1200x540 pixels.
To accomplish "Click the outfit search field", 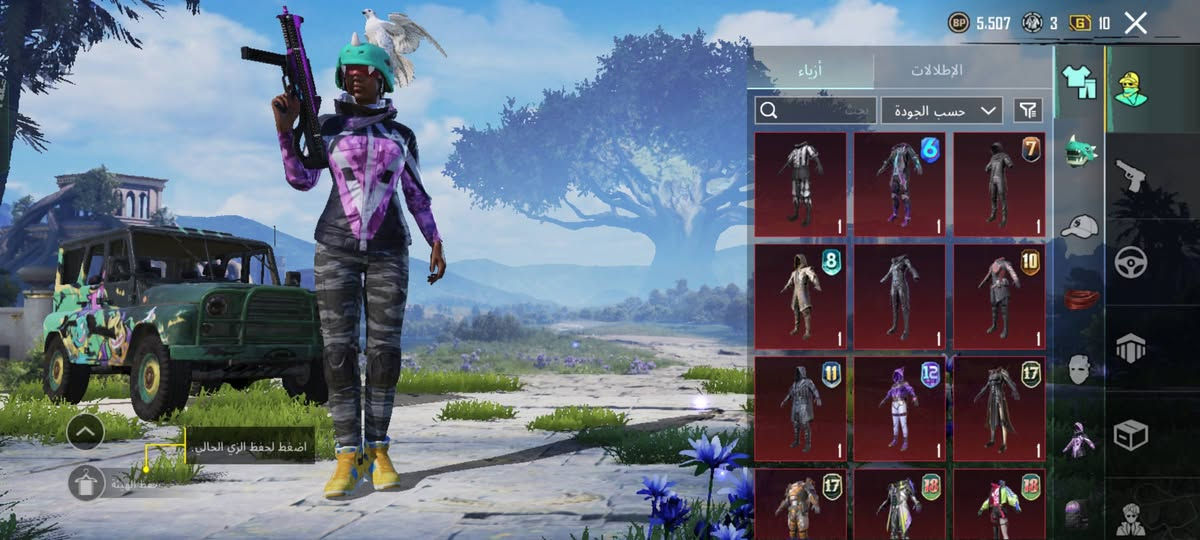I will [815, 110].
